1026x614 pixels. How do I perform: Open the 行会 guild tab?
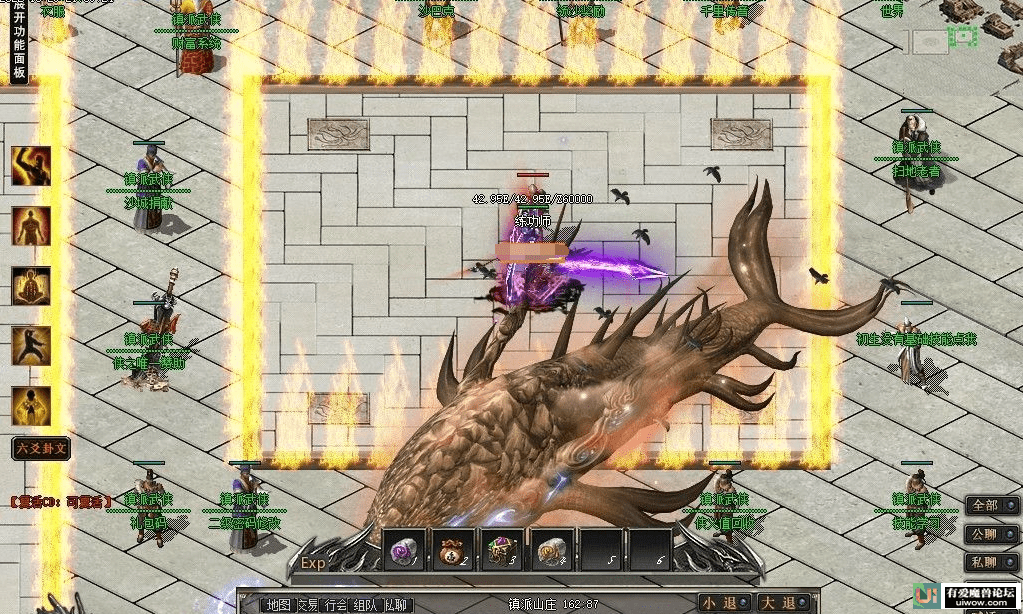pyautogui.click(x=338, y=604)
